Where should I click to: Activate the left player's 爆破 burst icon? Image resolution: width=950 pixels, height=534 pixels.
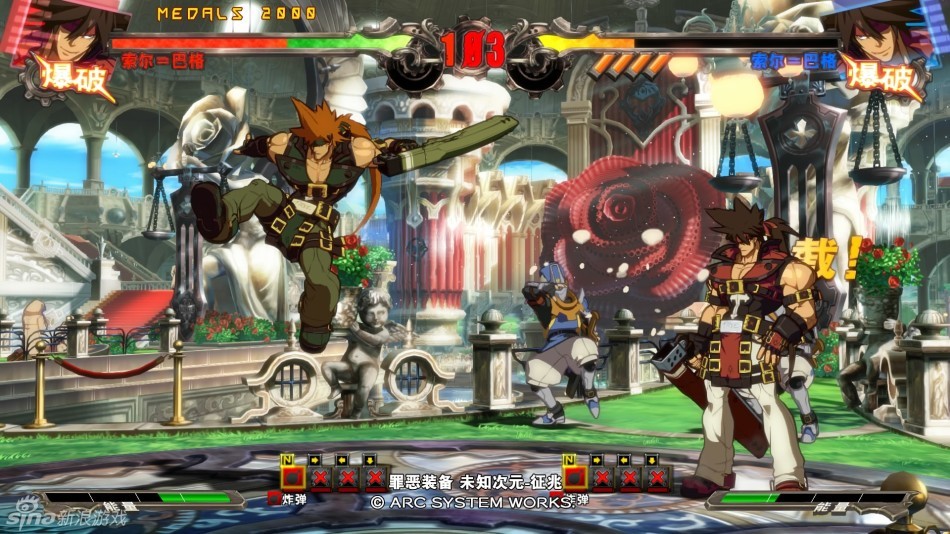(x=70, y=77)
